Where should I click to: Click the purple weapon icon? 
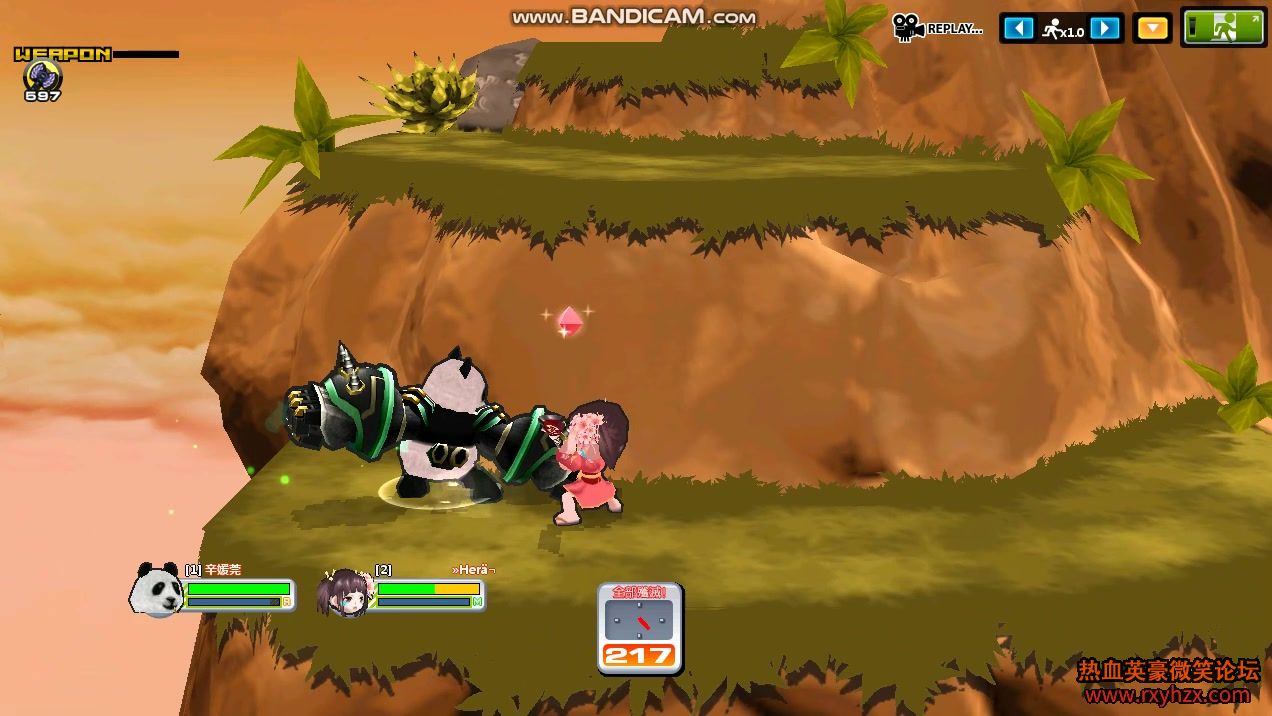coord(42,75)
